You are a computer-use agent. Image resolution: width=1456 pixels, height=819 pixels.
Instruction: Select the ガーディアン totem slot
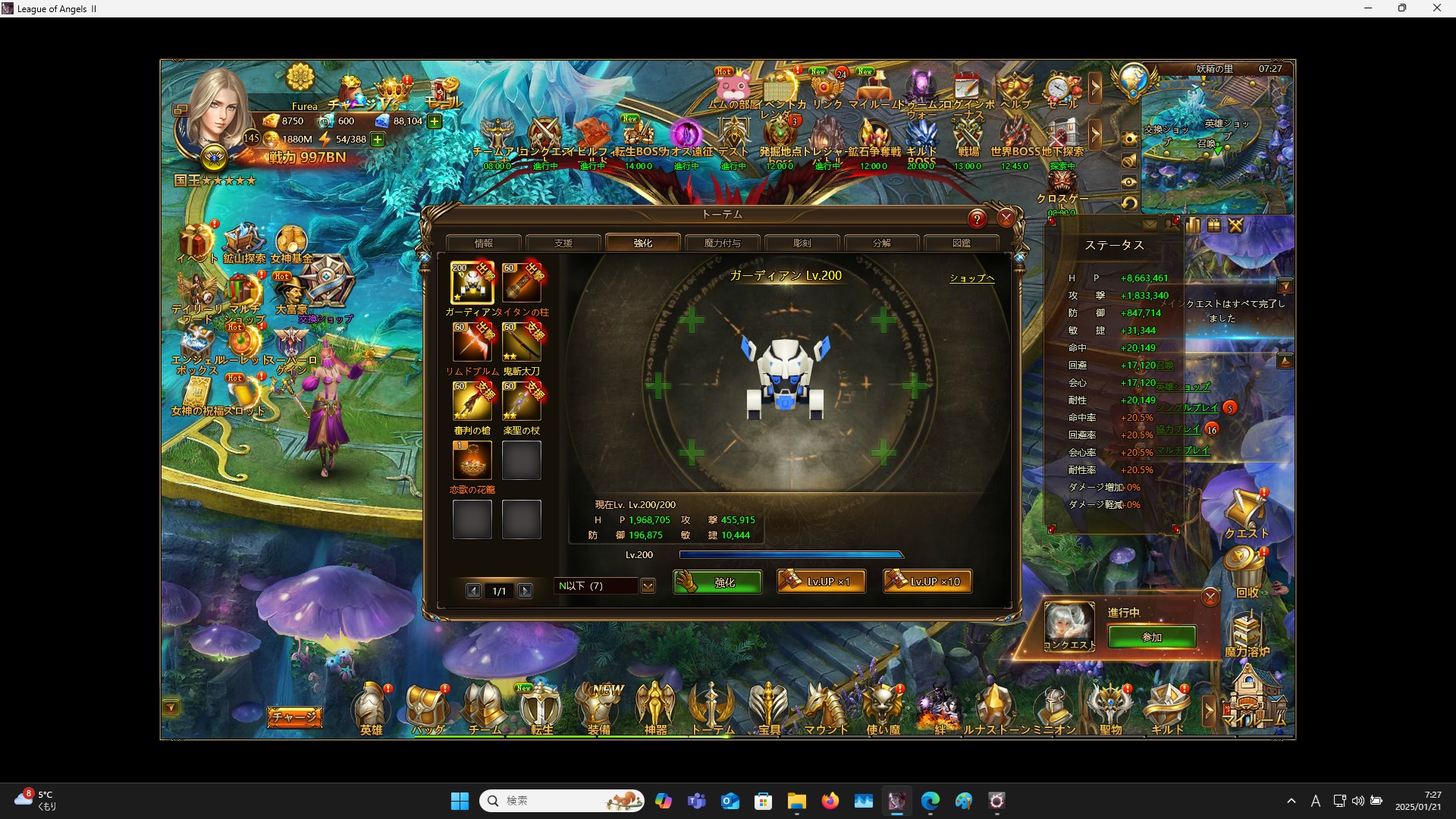472,283
